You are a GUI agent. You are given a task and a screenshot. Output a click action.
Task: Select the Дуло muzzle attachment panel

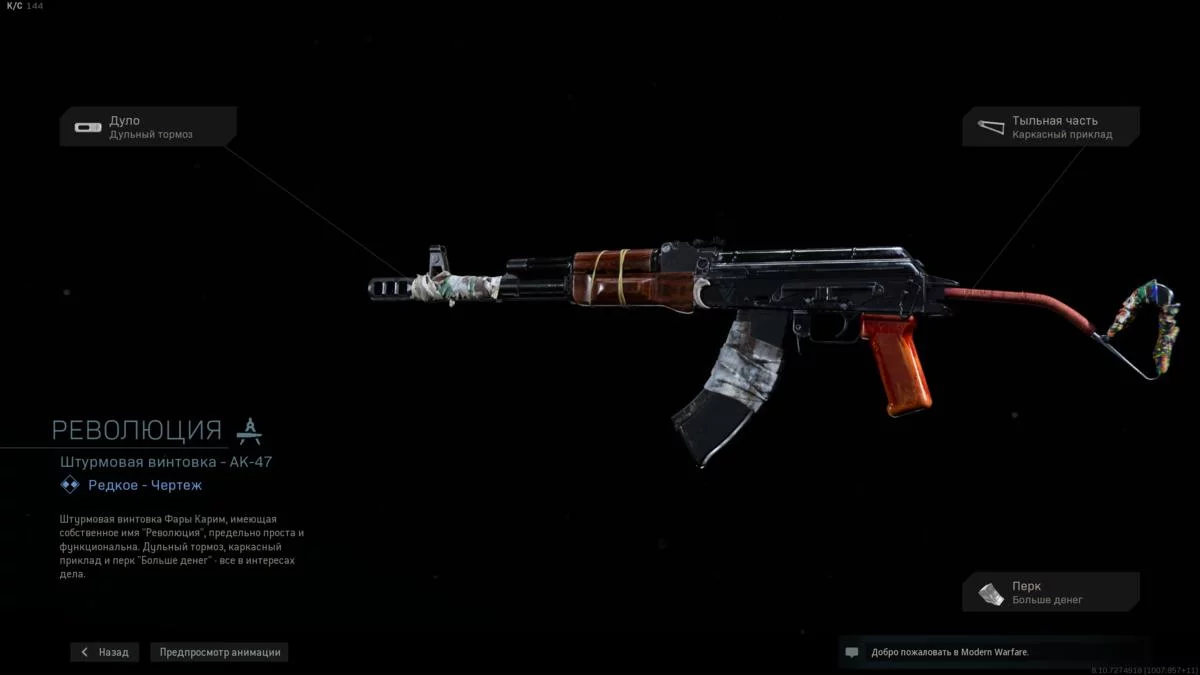tap(148, 127)
